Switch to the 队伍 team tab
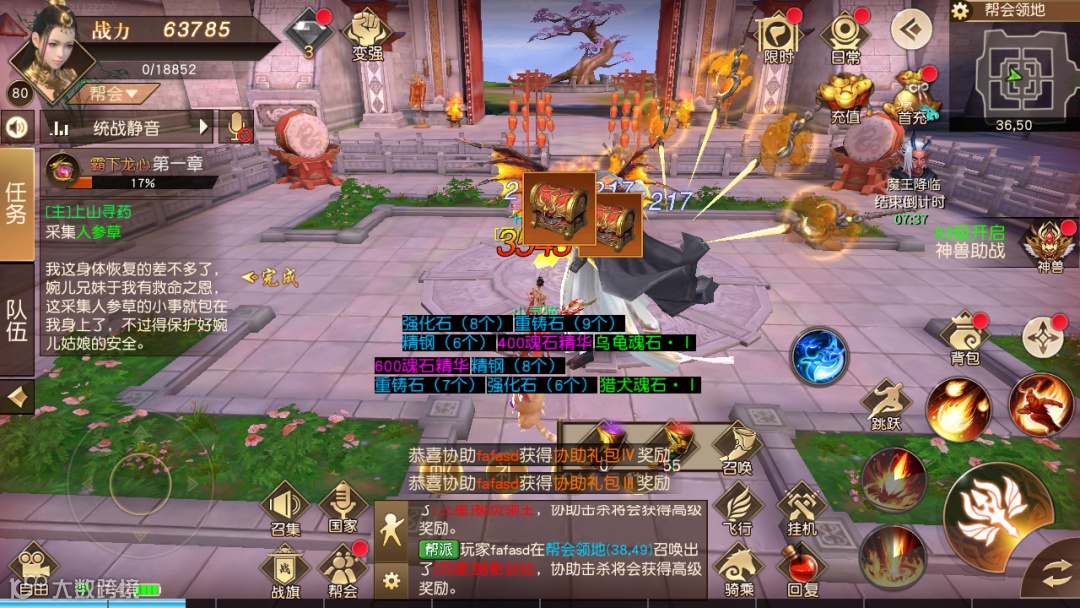The image size is (1080, 608). (17, 320)
